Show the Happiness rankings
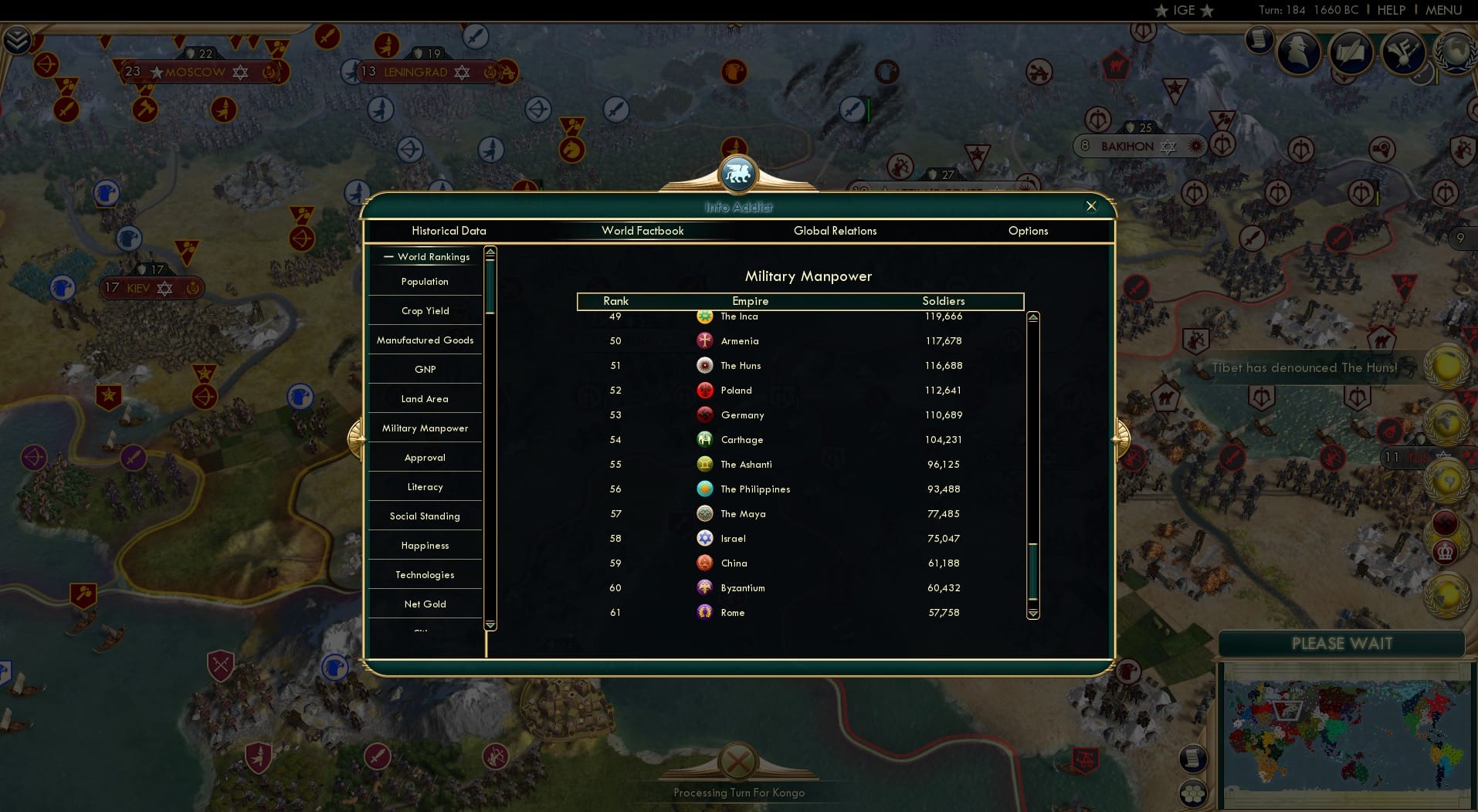Screen dimensions: 1478x812 (424, 545)
